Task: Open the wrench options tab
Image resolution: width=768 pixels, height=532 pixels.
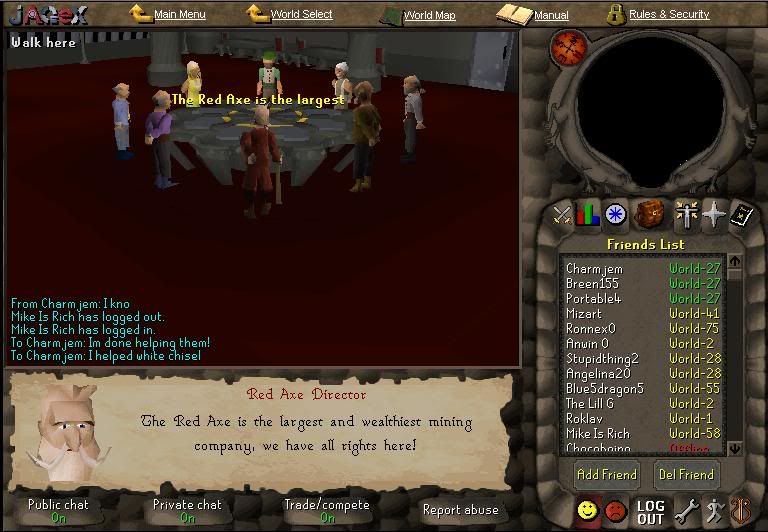Action: click(686, 511)
